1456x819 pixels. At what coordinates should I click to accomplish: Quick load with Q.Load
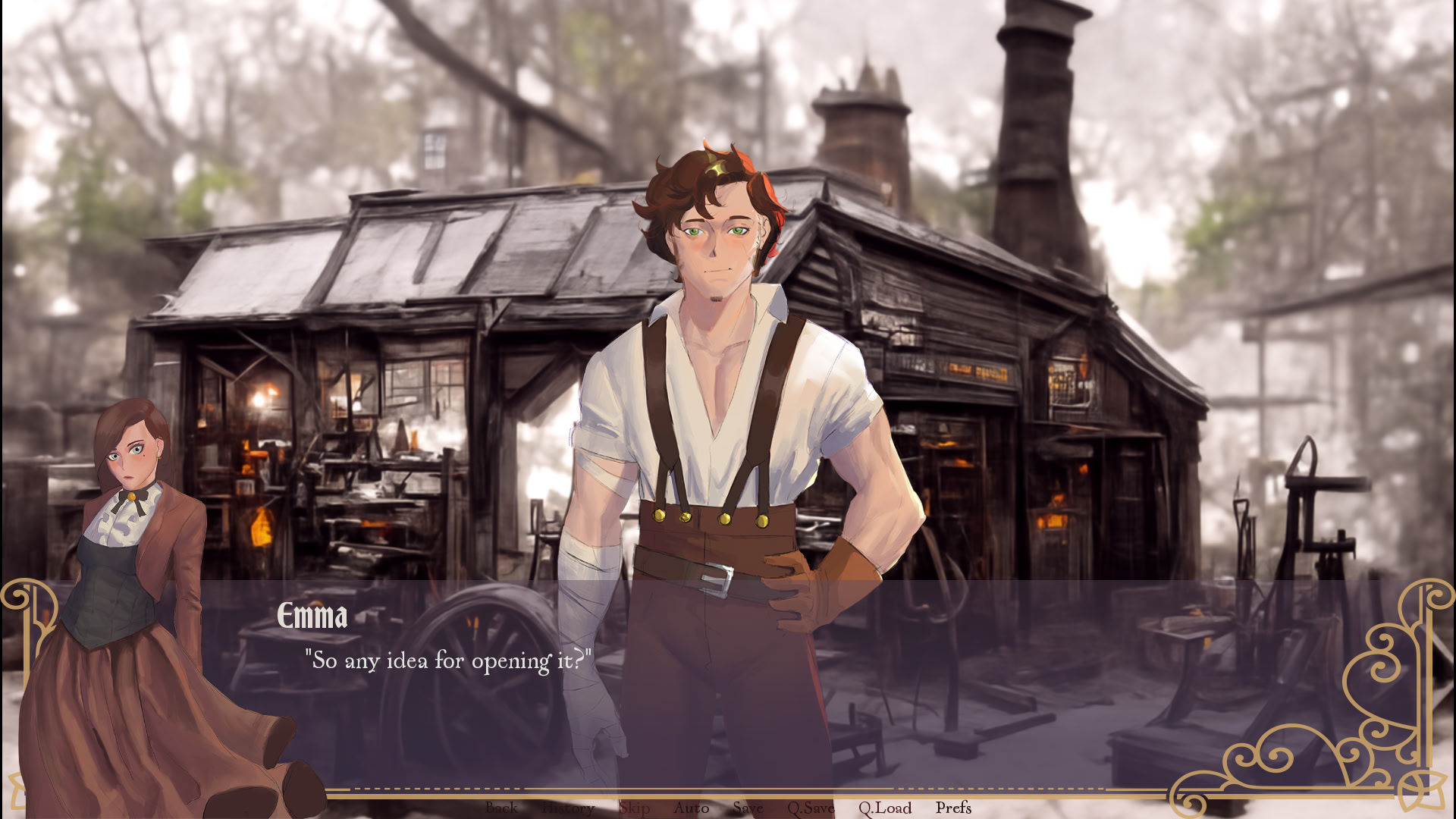885,808
